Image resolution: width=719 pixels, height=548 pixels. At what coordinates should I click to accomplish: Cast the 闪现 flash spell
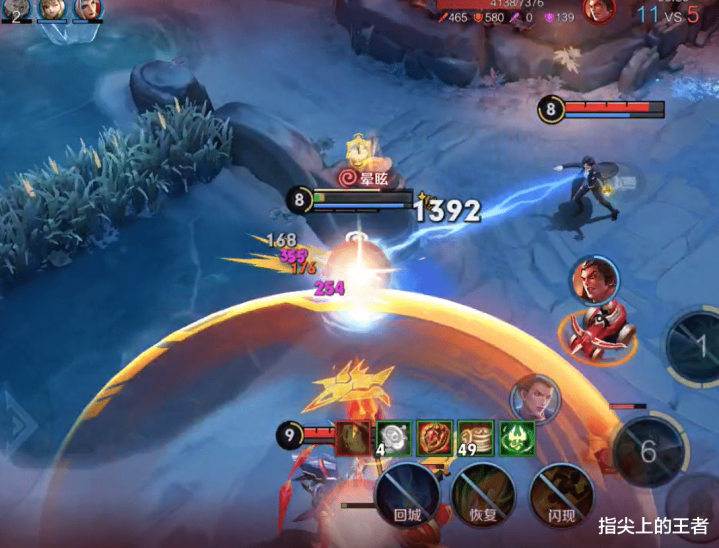(561, 492)
